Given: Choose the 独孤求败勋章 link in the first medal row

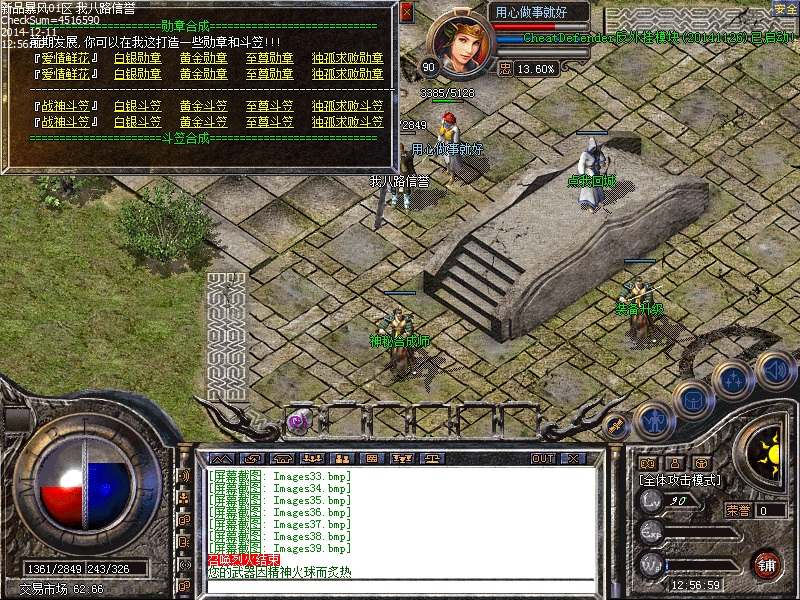Looking at the screenshot, I should pos(347,58).
